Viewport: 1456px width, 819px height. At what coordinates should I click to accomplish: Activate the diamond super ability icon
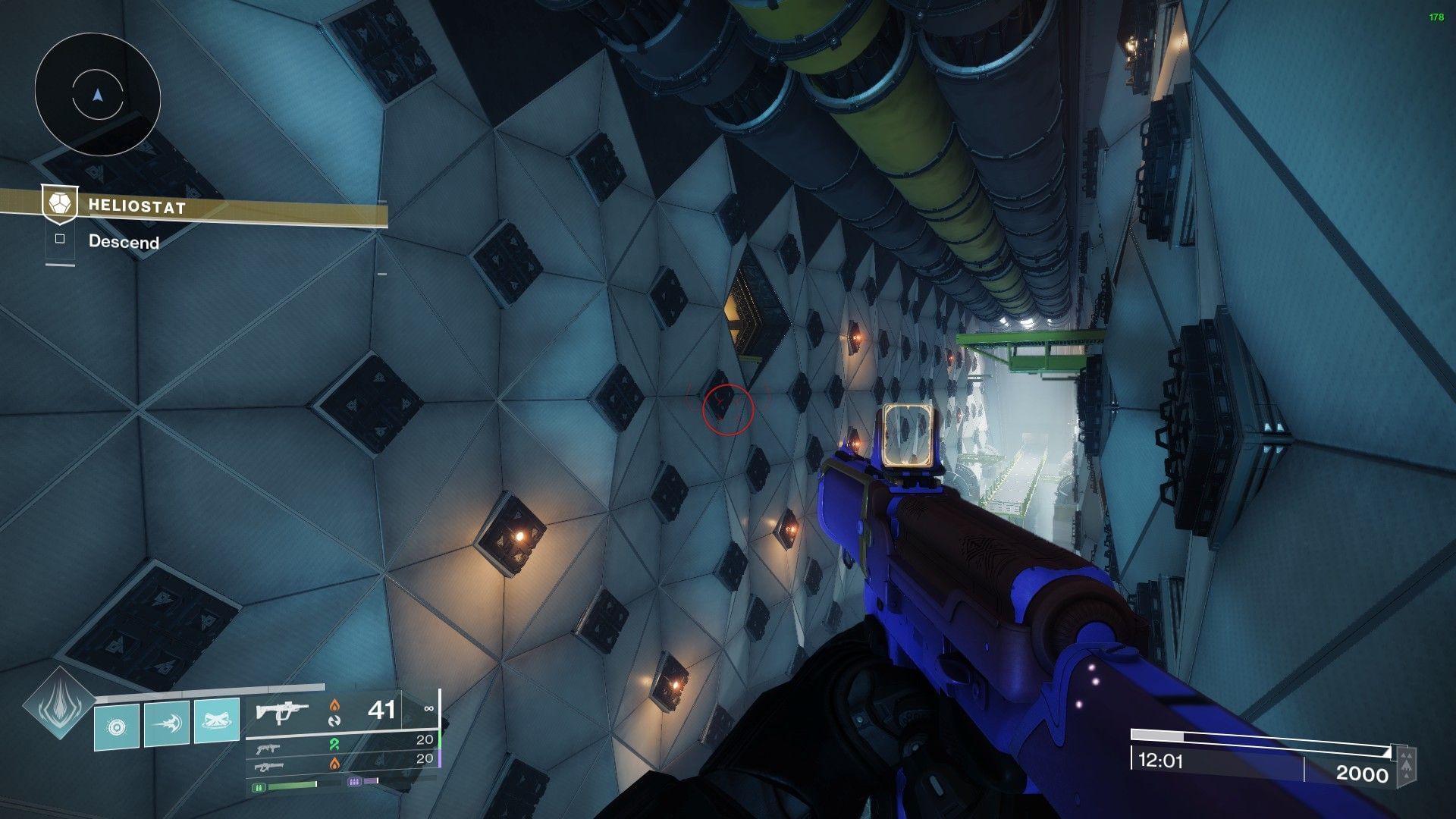tap(59, 705)
